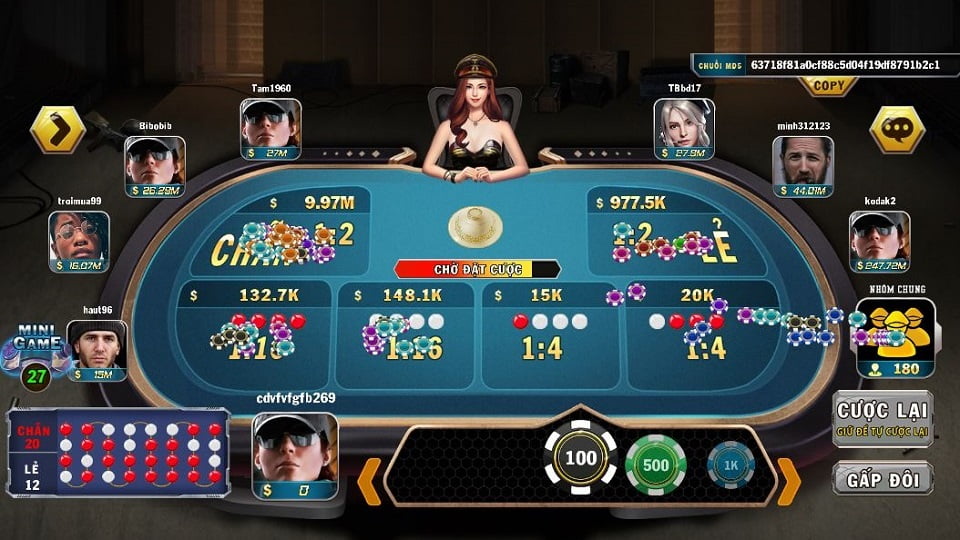
Task: Open player kodak2's avatar
Action: [880, 238]
